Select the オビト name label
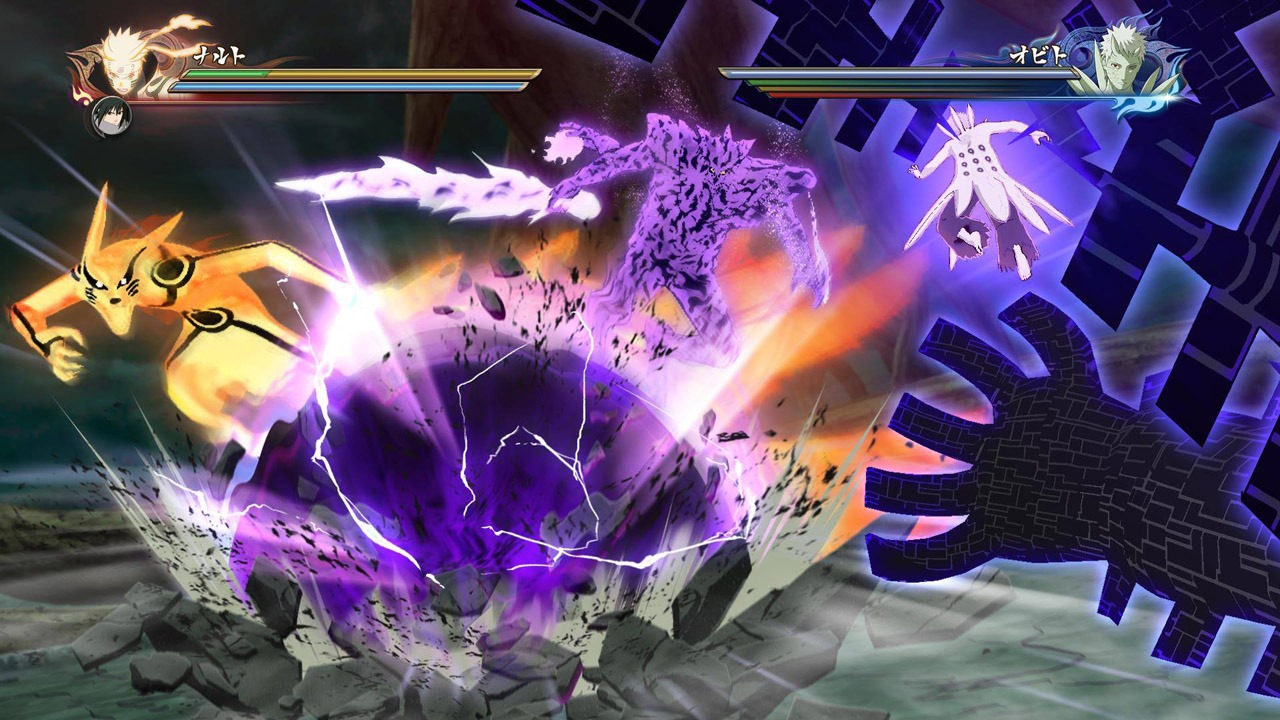The height and width of the screenshot is (720, 1280). click(1040, 54)
